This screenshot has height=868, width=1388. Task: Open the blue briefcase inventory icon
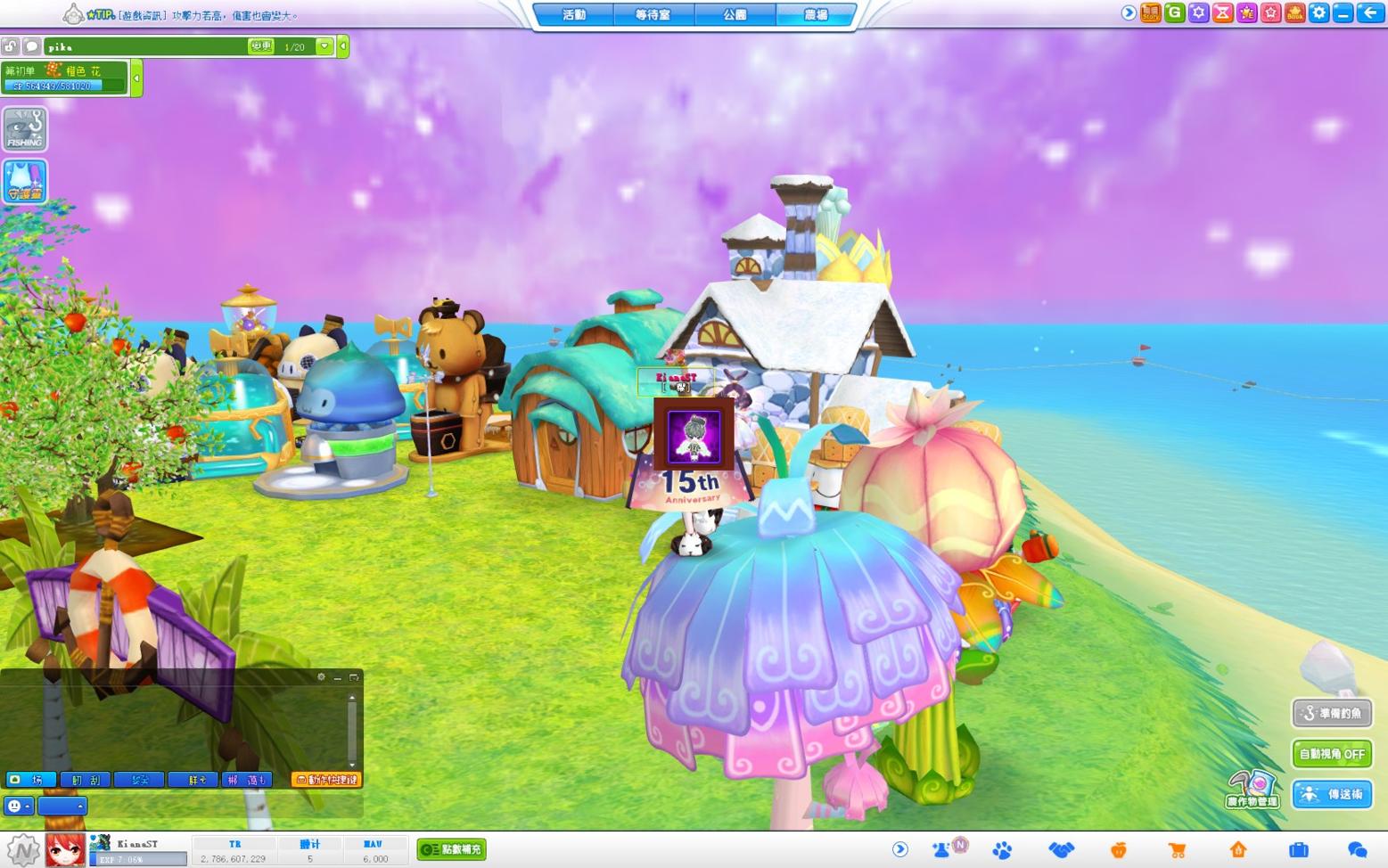tap(1298, 850)
